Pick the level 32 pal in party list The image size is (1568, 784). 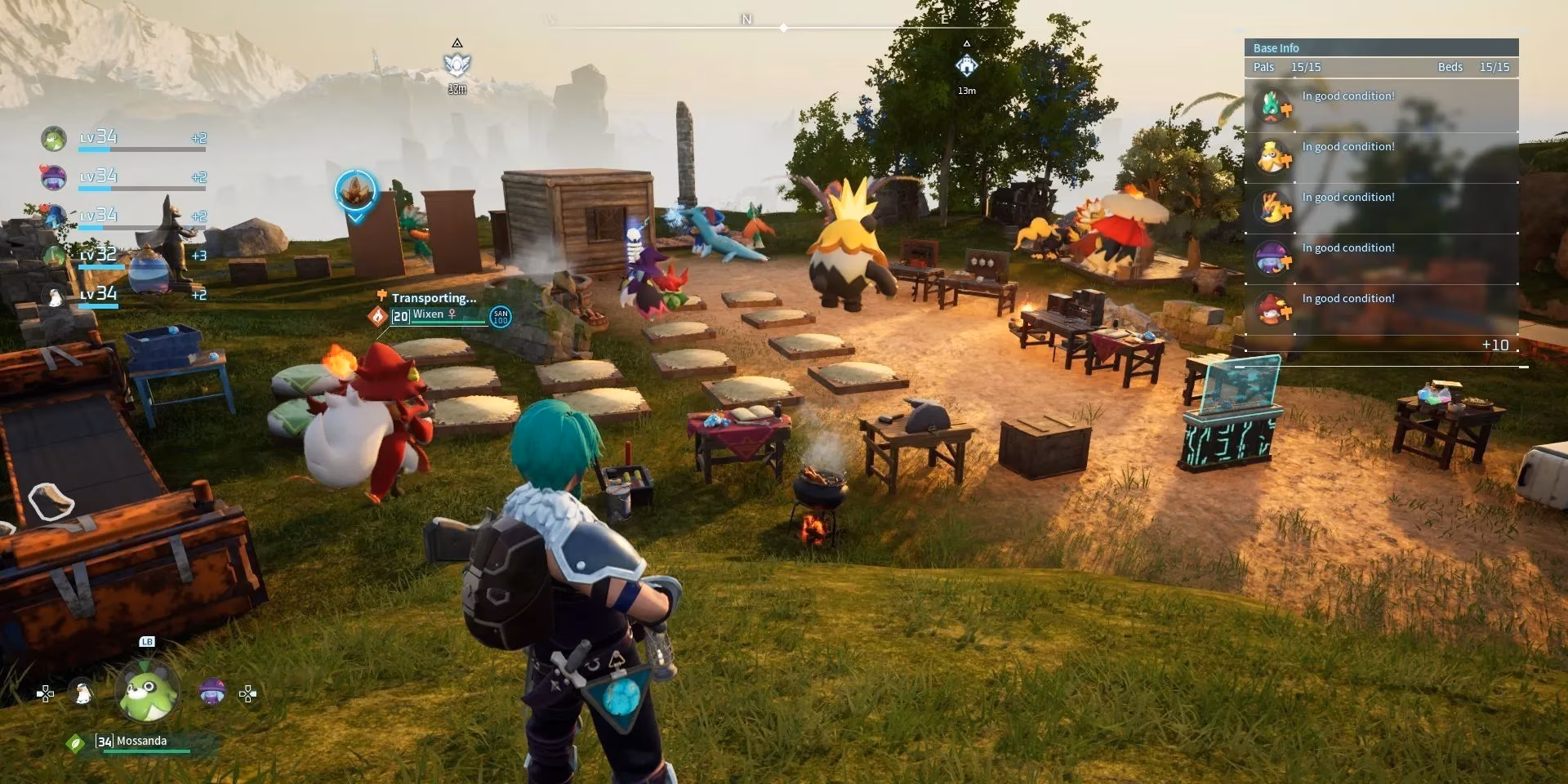(x=54, y=256)
